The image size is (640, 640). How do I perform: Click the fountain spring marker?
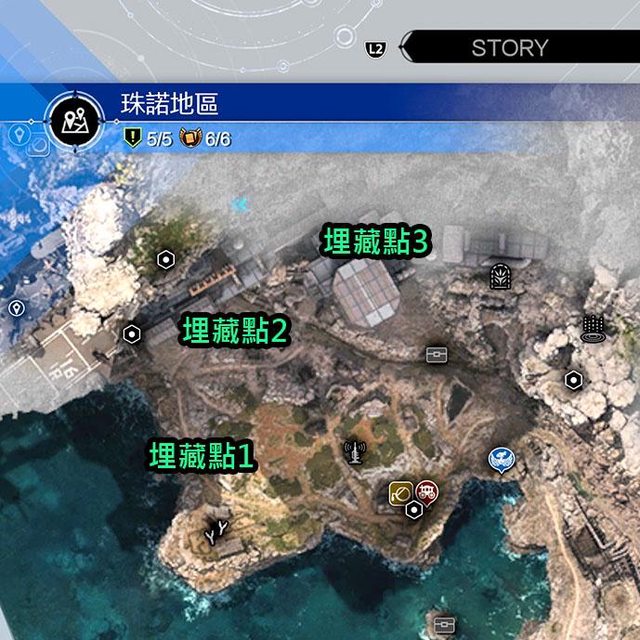pos(593,328)
